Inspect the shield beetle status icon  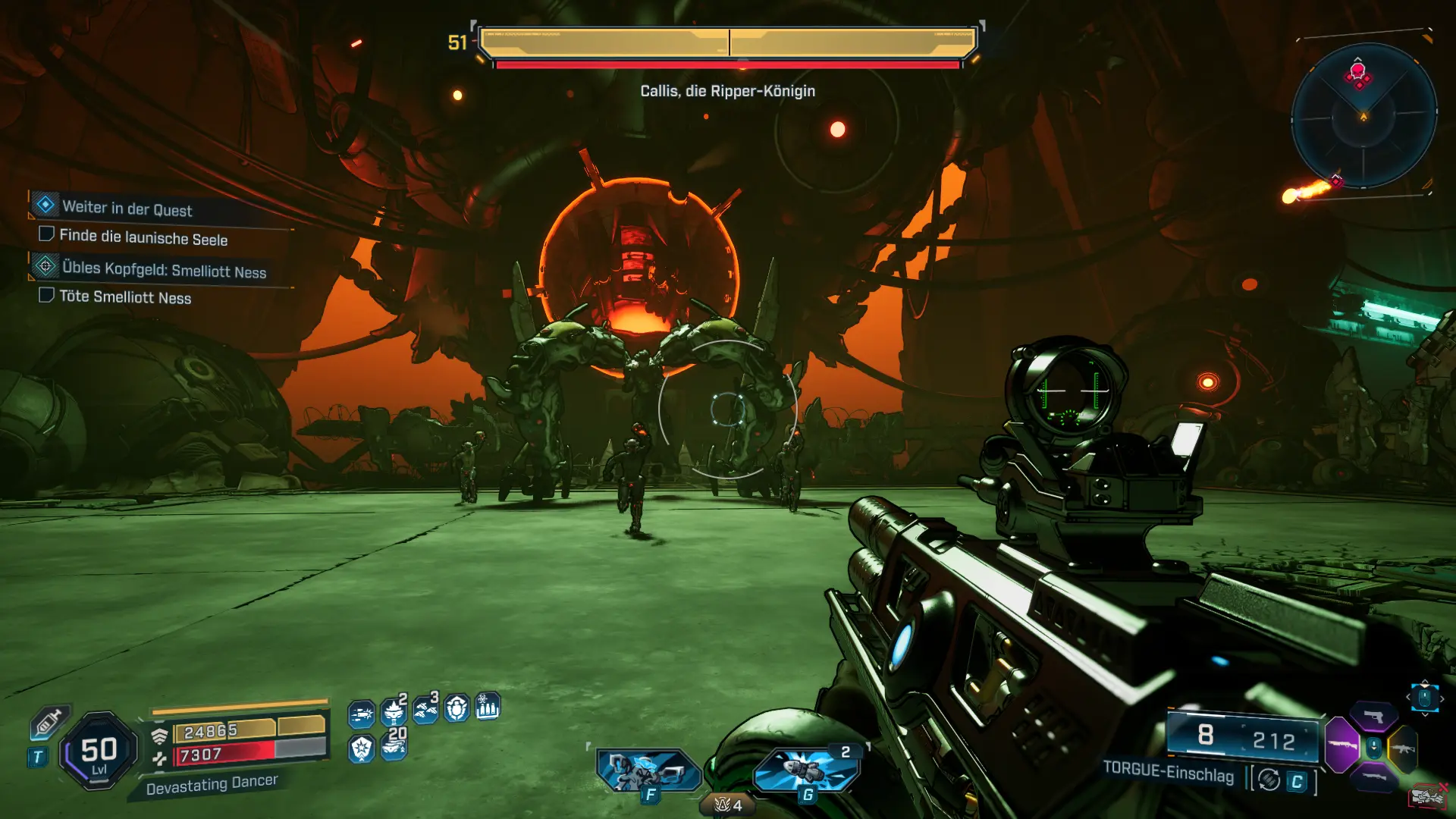[457, 709]
